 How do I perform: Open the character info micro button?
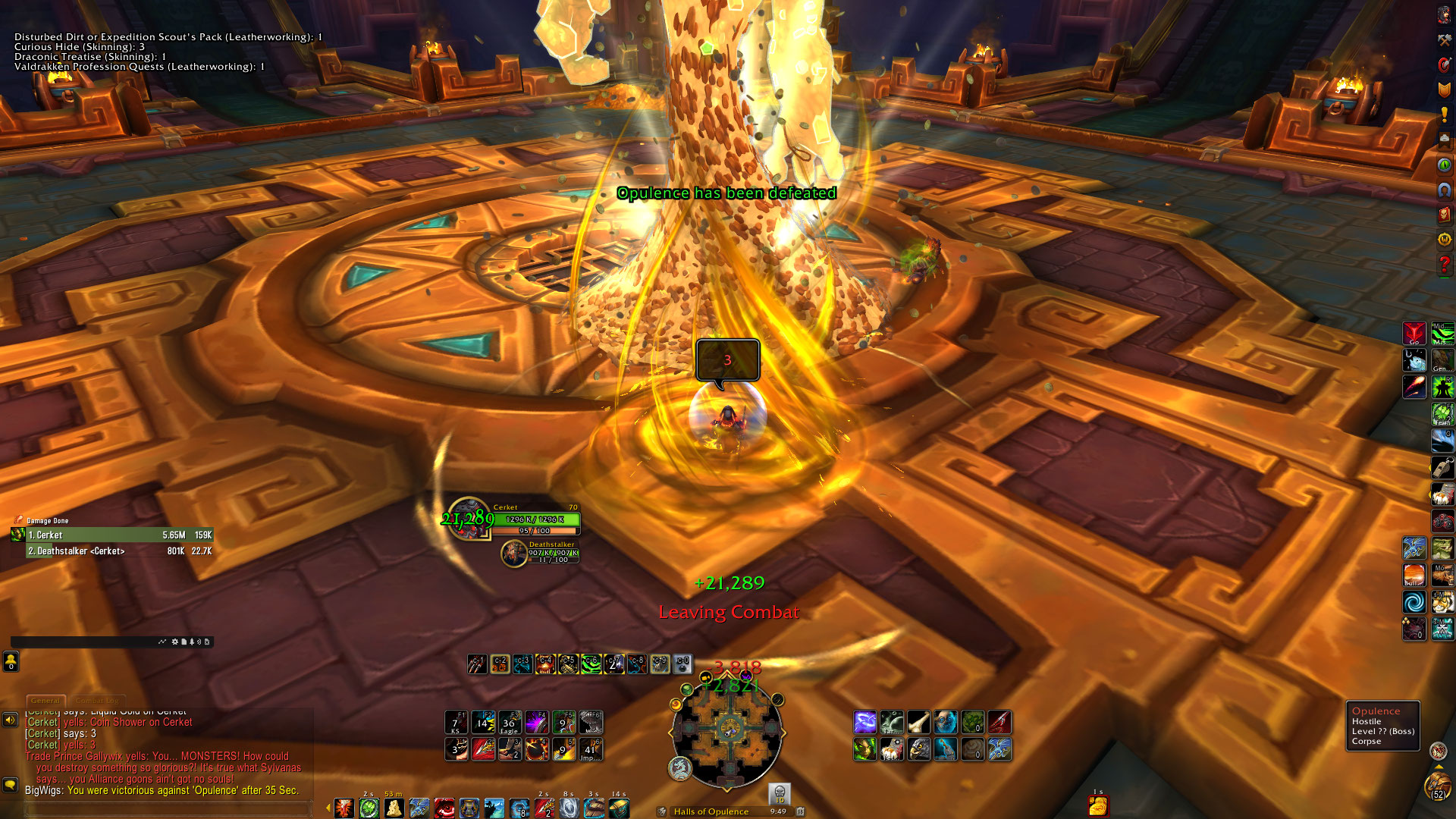1444,15
